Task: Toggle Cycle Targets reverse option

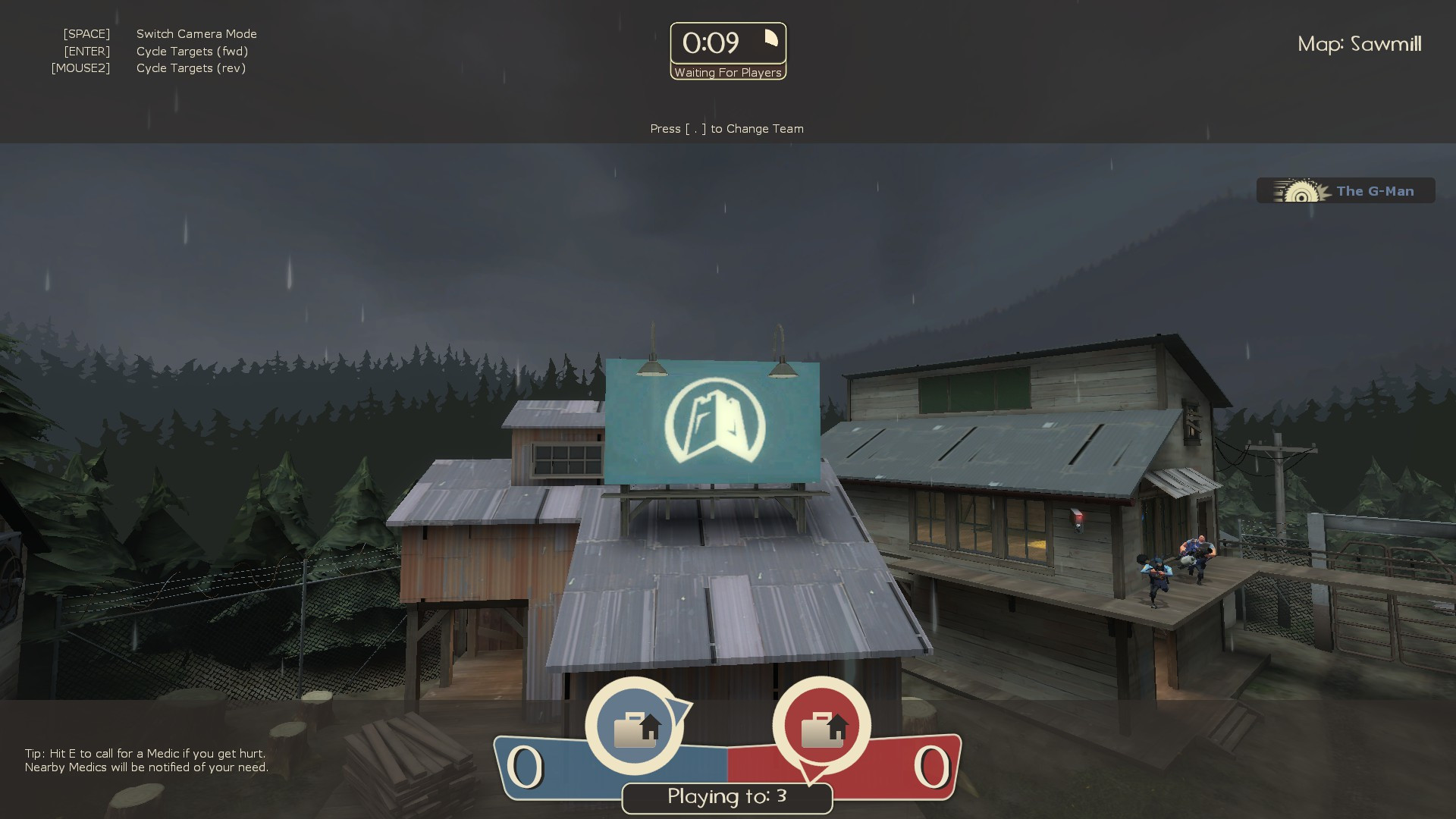Action: 191,67
